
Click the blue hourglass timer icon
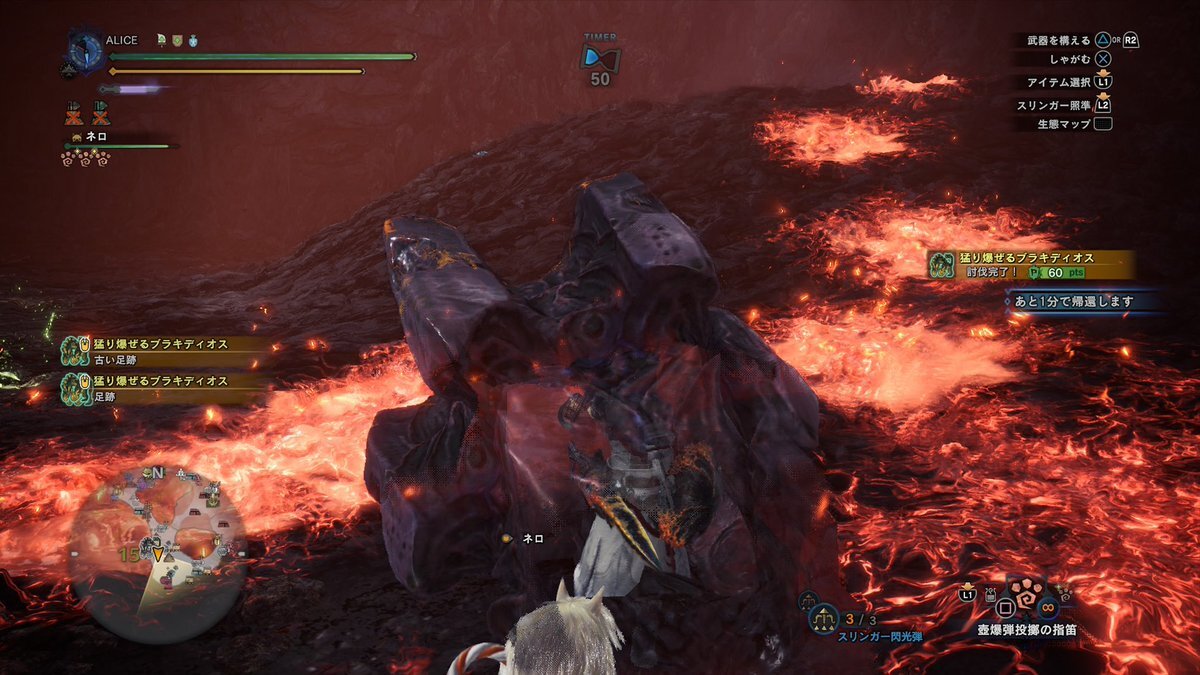pos(600,55)
